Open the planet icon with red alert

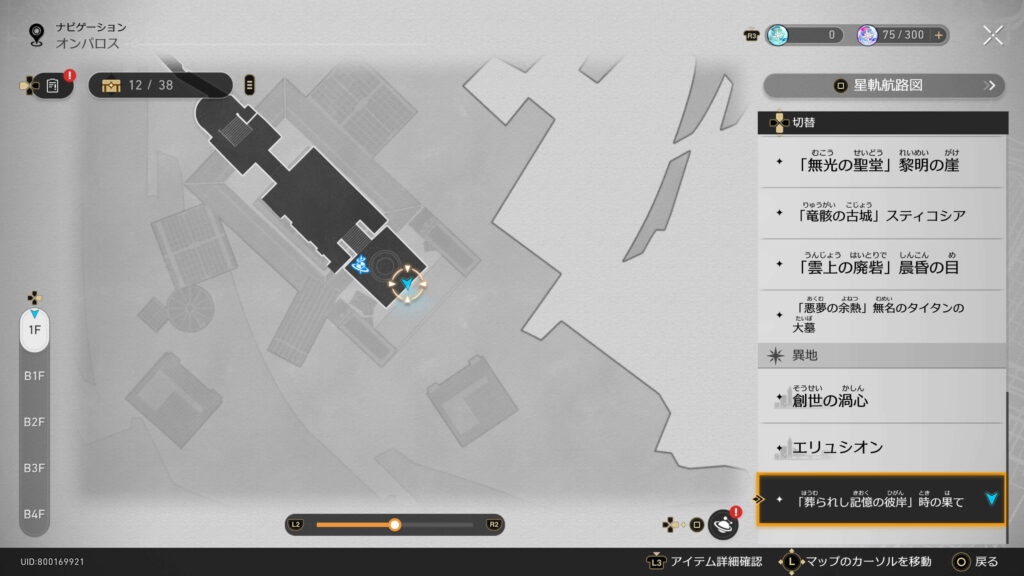[x=722, y=524]
